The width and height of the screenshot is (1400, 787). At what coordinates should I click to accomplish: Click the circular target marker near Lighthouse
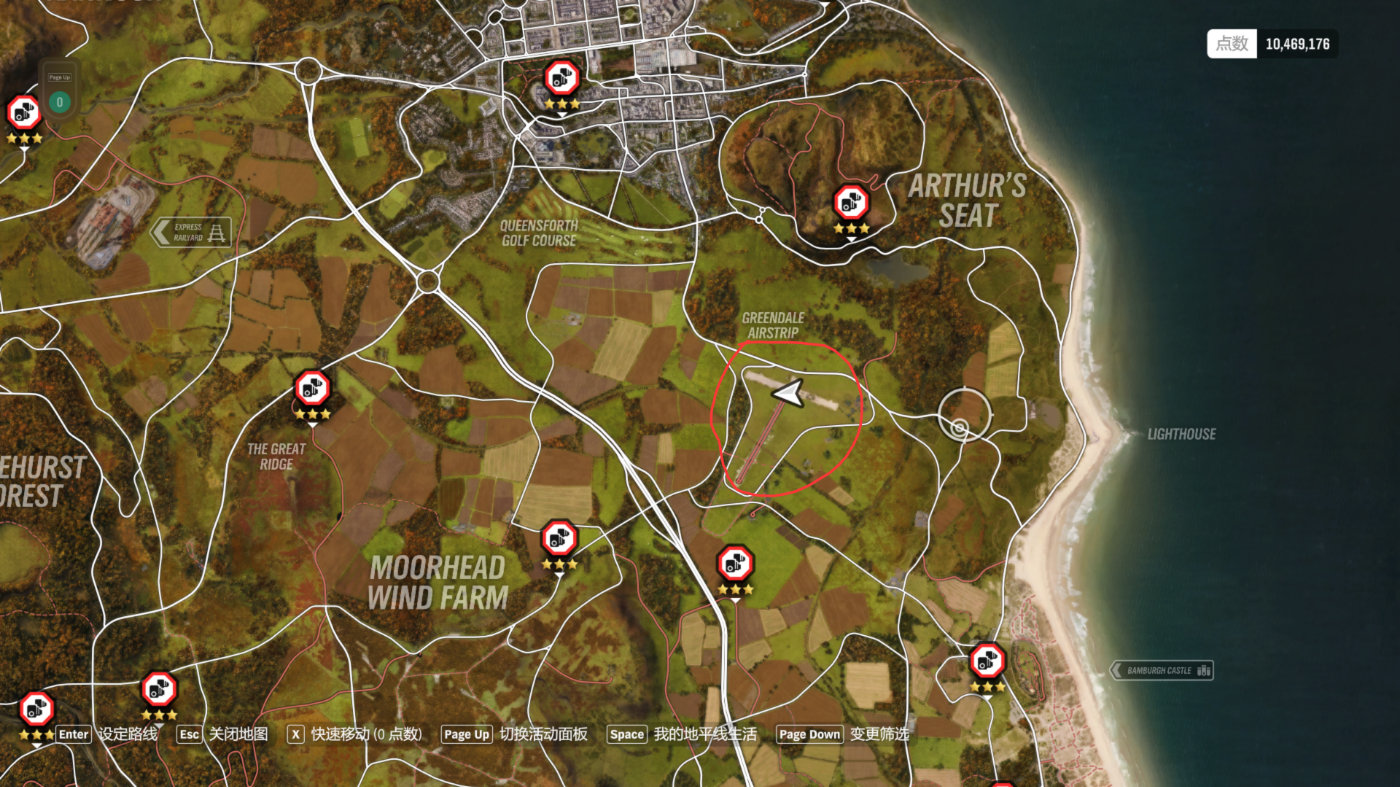click(960, 428)
